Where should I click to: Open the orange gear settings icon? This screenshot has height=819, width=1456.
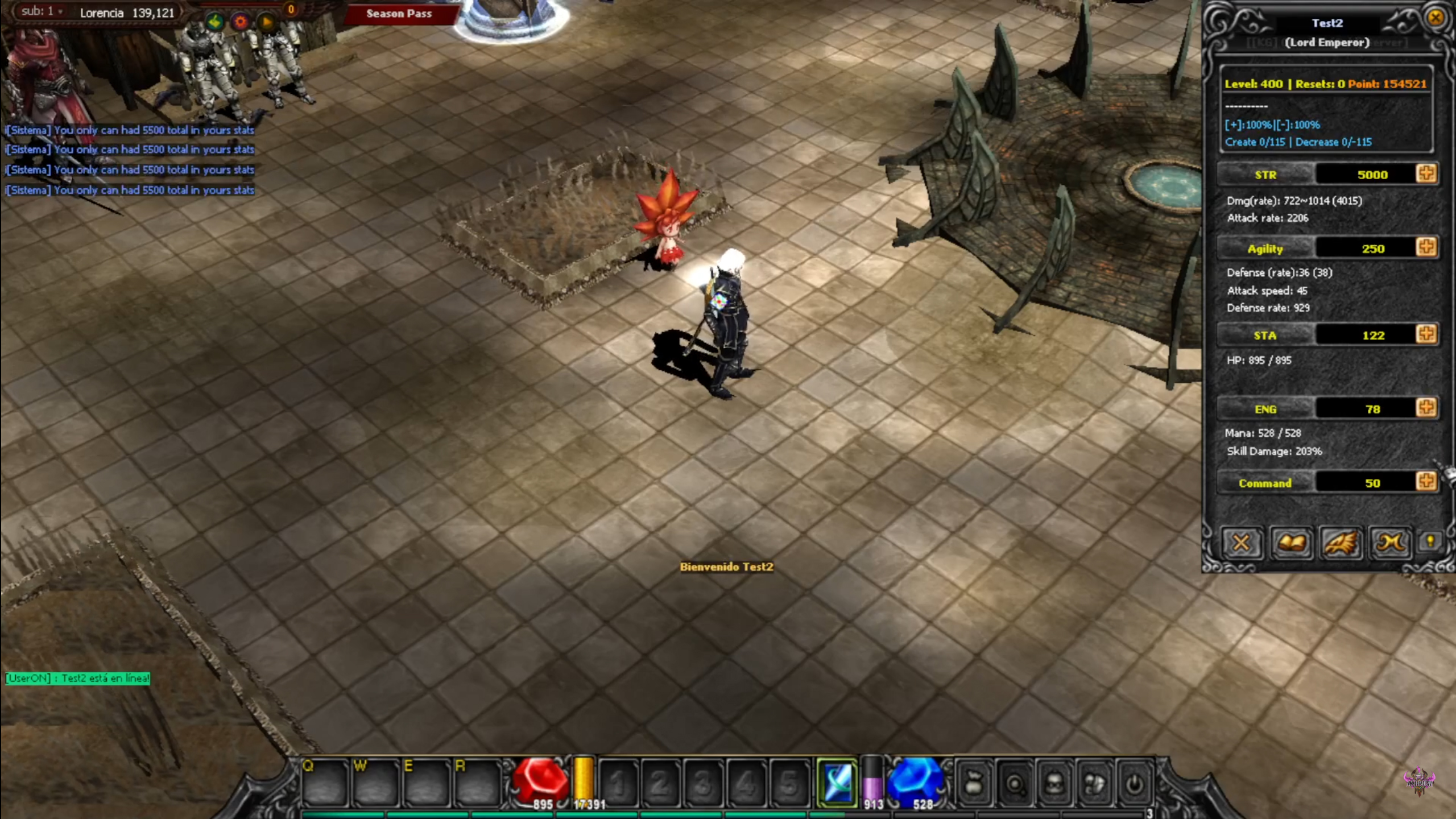[x=241, y=22]
